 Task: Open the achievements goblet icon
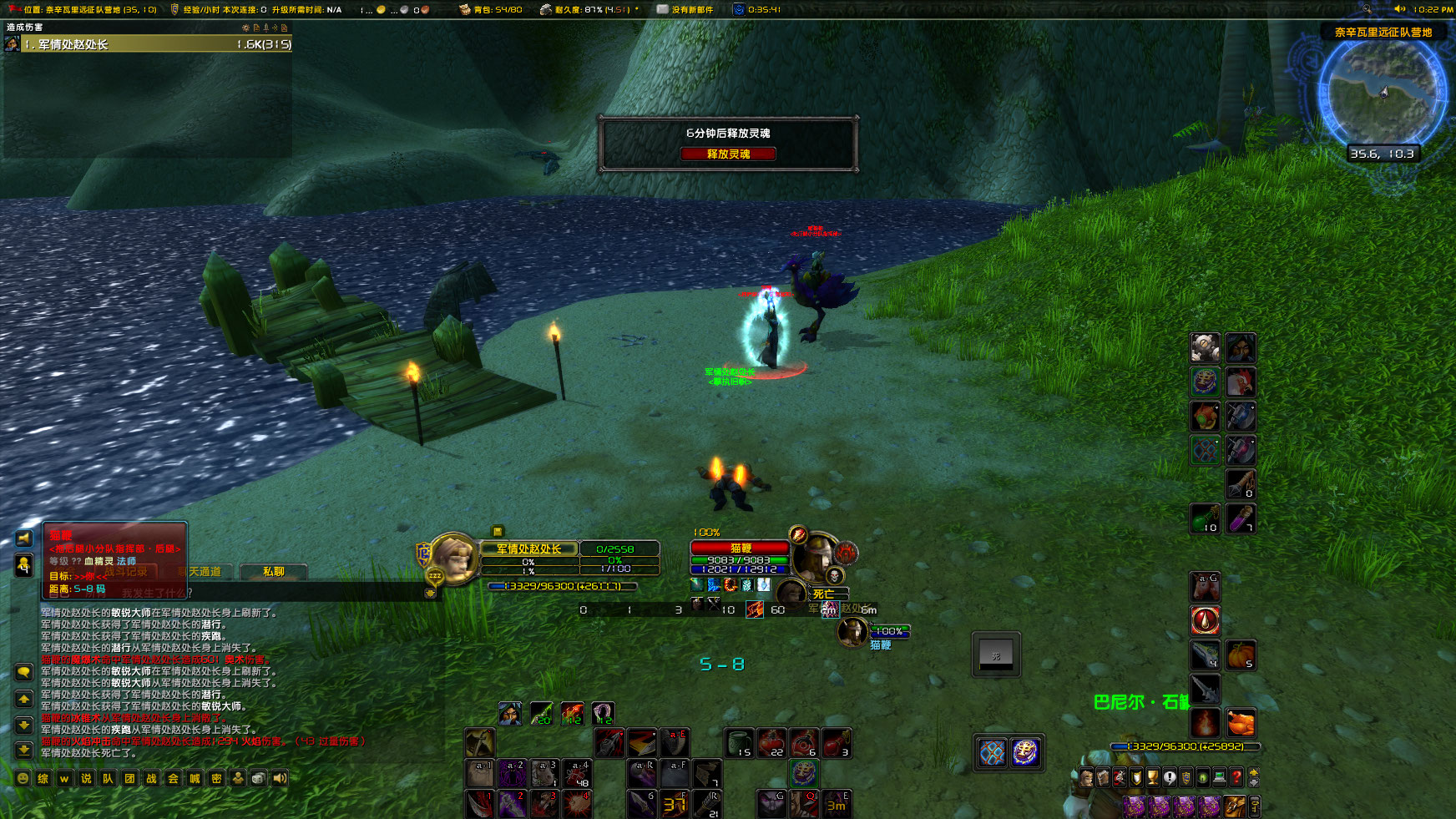[1153, 777]
